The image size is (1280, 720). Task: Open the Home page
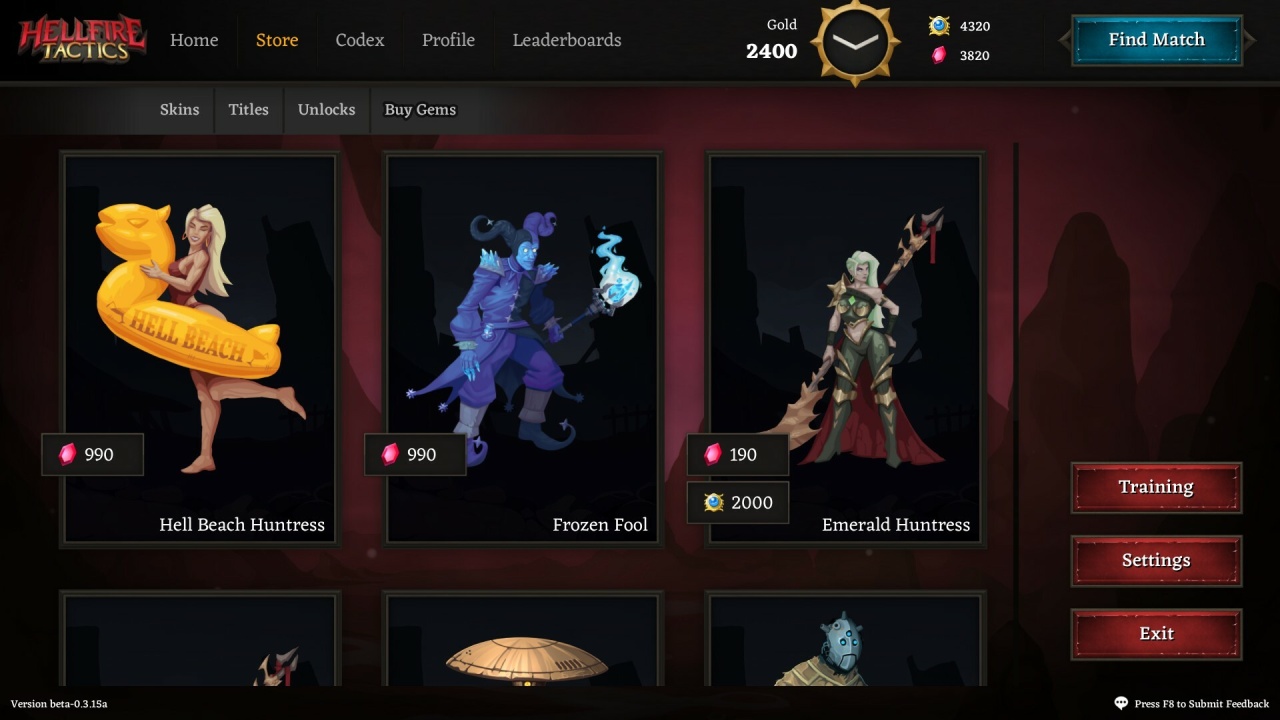(194, 40)
